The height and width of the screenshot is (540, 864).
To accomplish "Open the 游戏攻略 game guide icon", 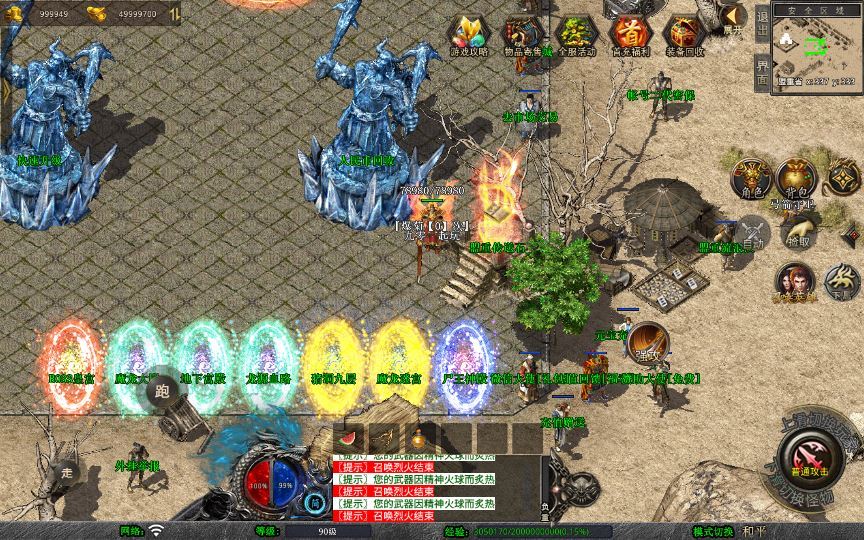I will tap(469, 35).
